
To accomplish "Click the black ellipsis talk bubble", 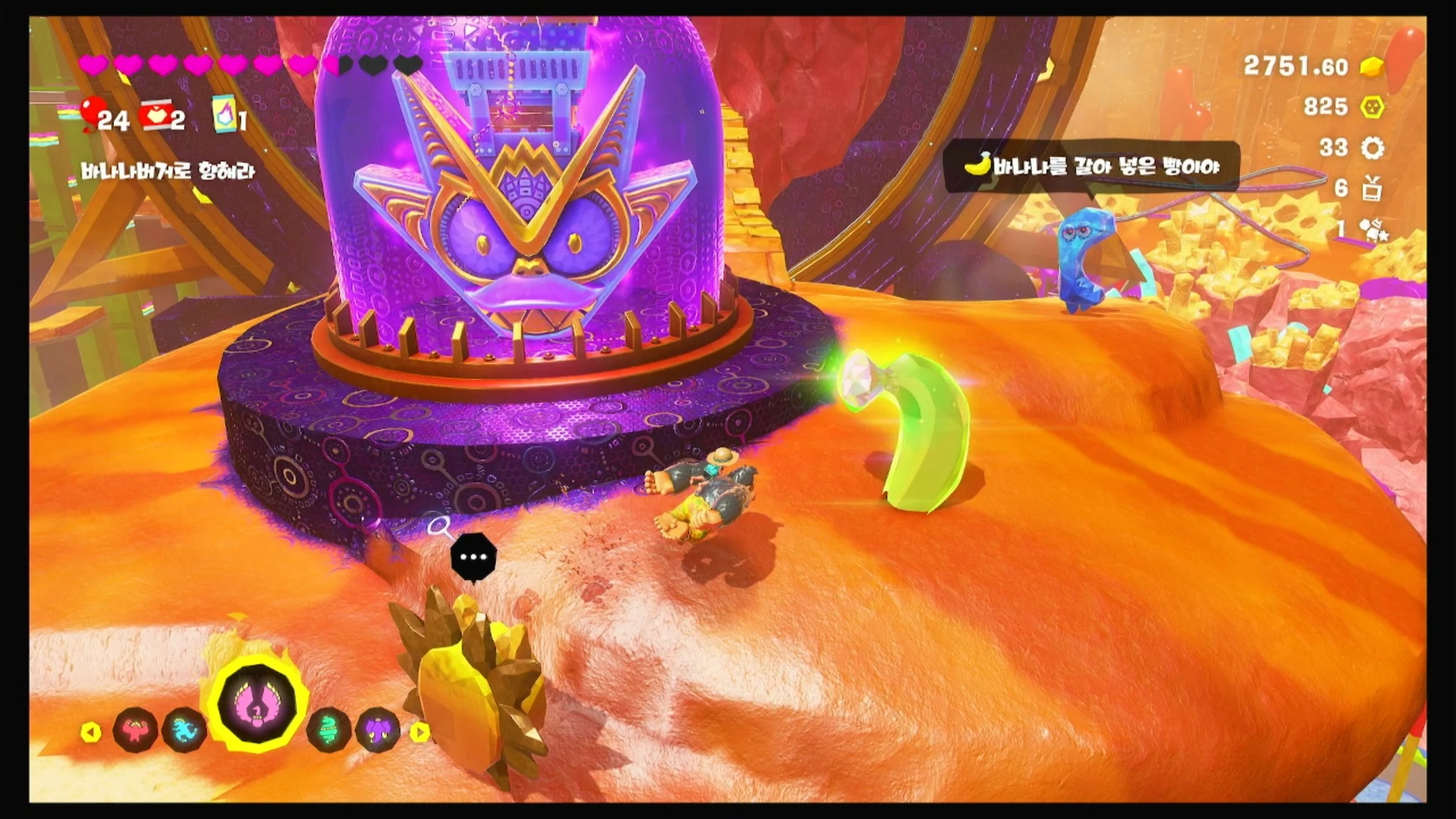I will pyautogui.click(x=473, y=558).
